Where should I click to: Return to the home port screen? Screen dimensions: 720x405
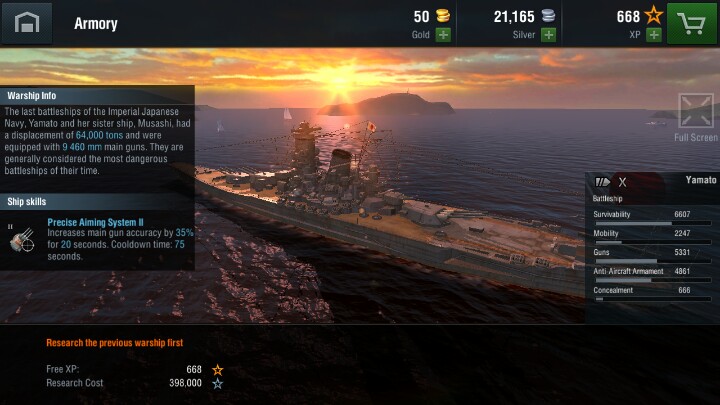(26, 22)
